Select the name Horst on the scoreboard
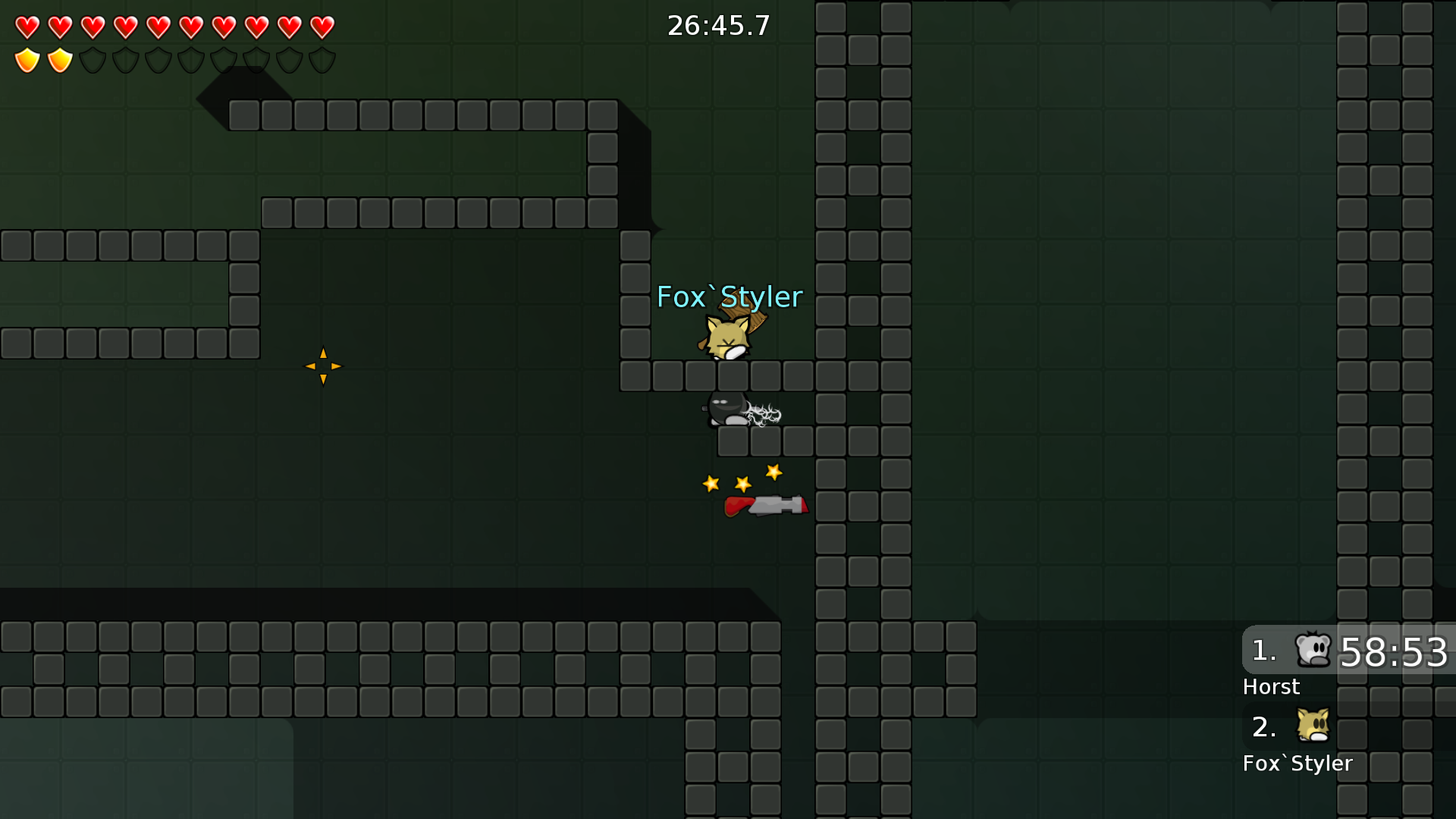The image size is (1456, 819). pos(1271,687)
